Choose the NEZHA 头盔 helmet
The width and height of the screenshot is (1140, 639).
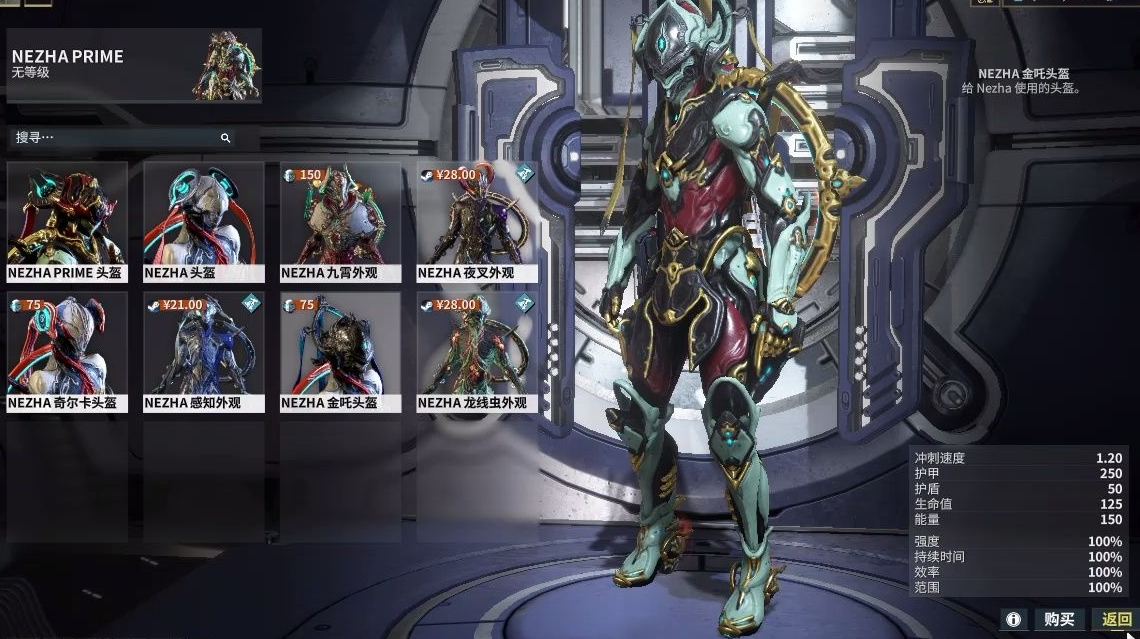[x=204, y=222]
